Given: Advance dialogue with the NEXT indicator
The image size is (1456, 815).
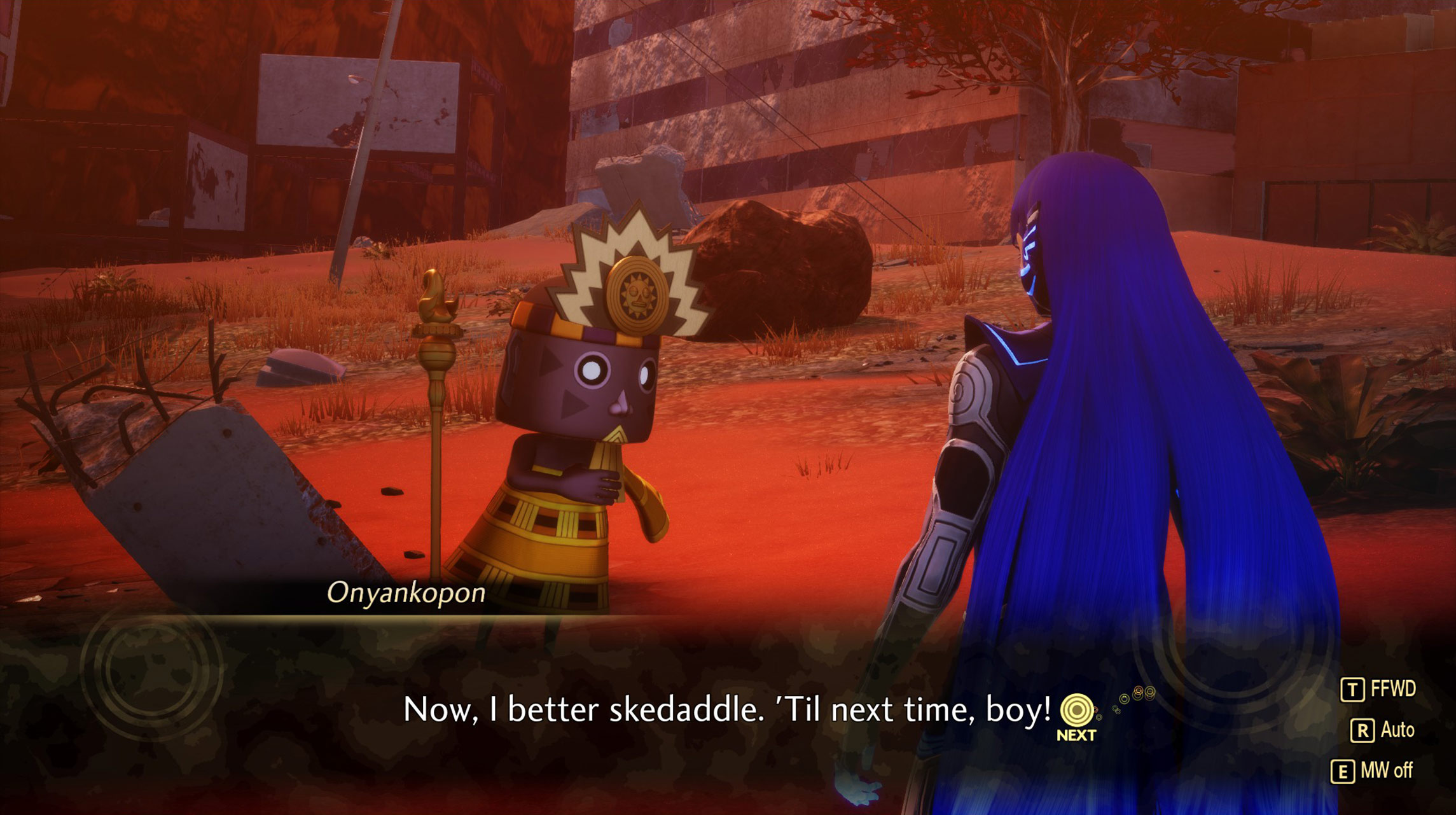Looking at the screenshot, I should point(1076,716).
